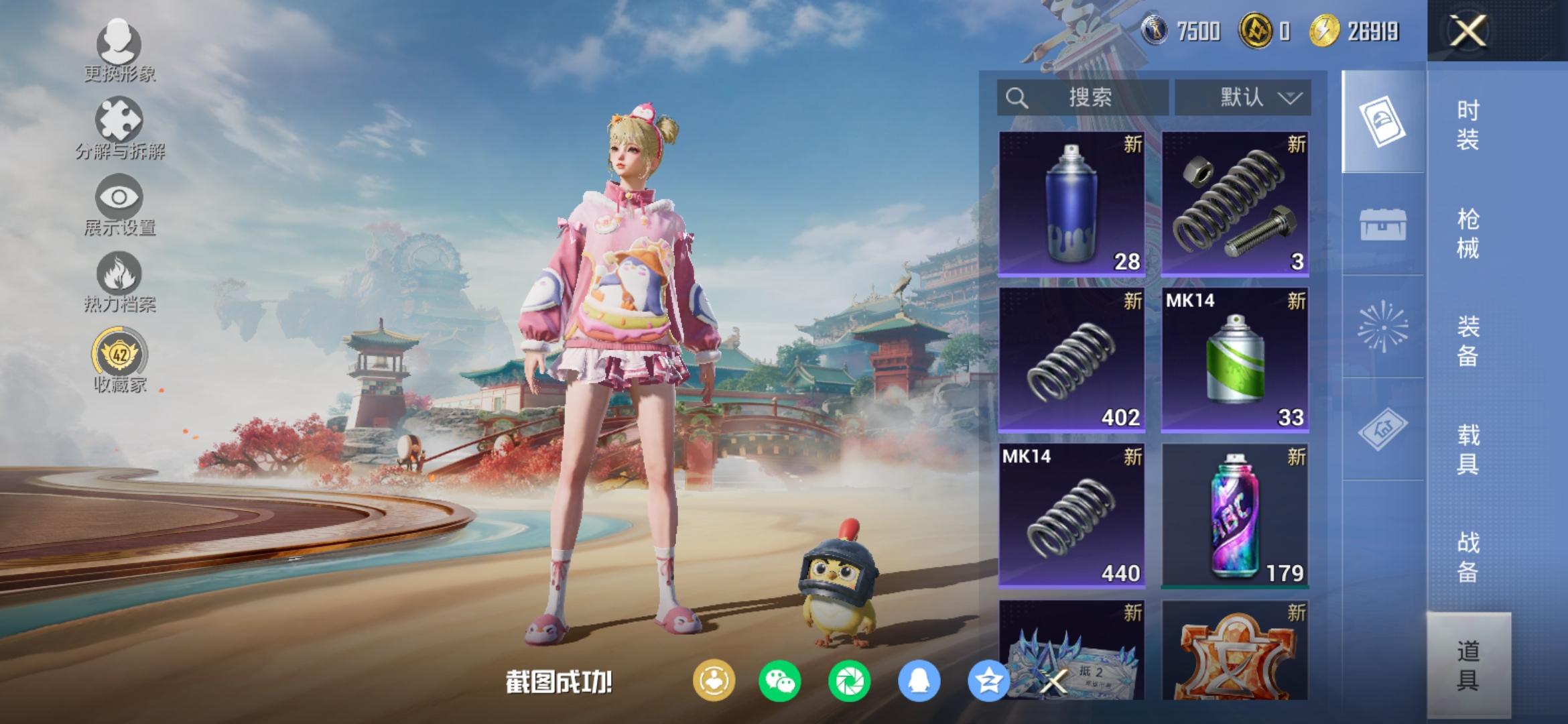The image size is (1568, 724).
Task: Select the blue spray paint can item
Action: coord(1071,204)
